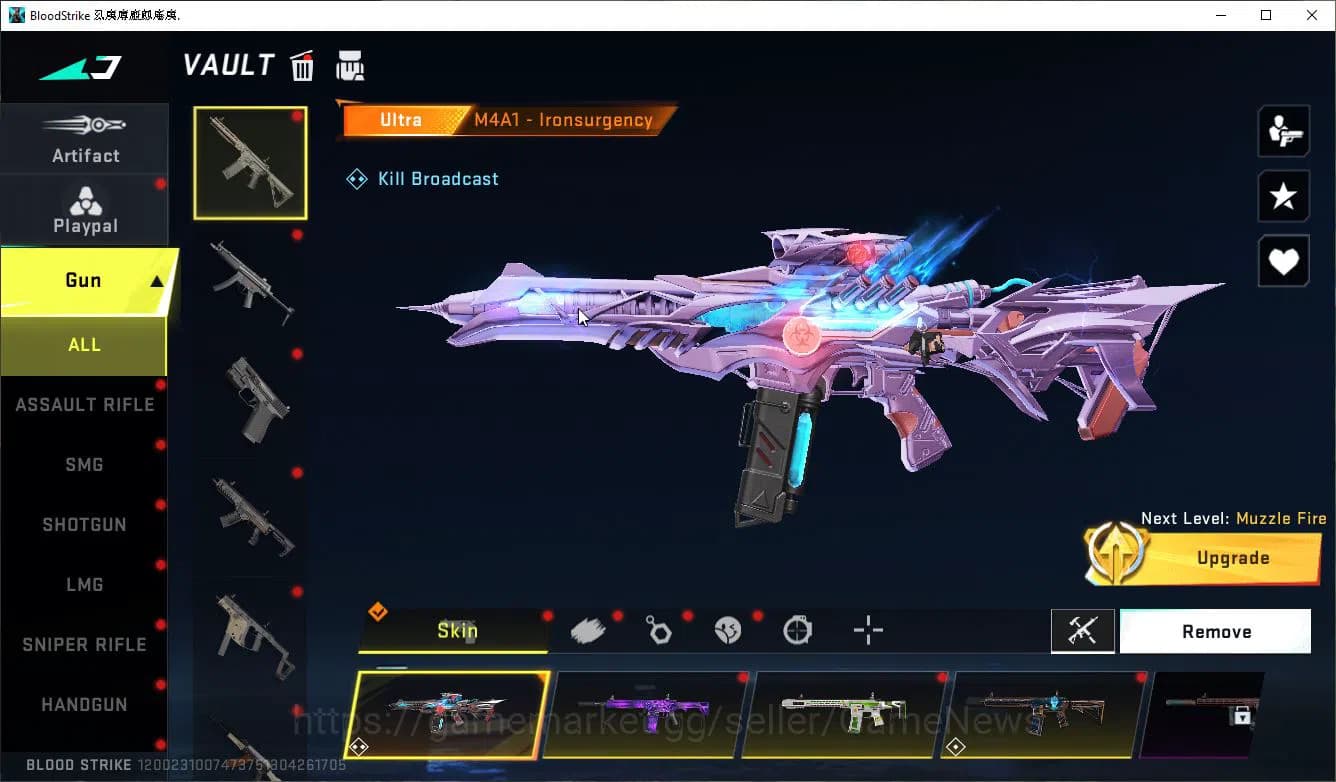Open the spray paint customization tab

point(588,630)
